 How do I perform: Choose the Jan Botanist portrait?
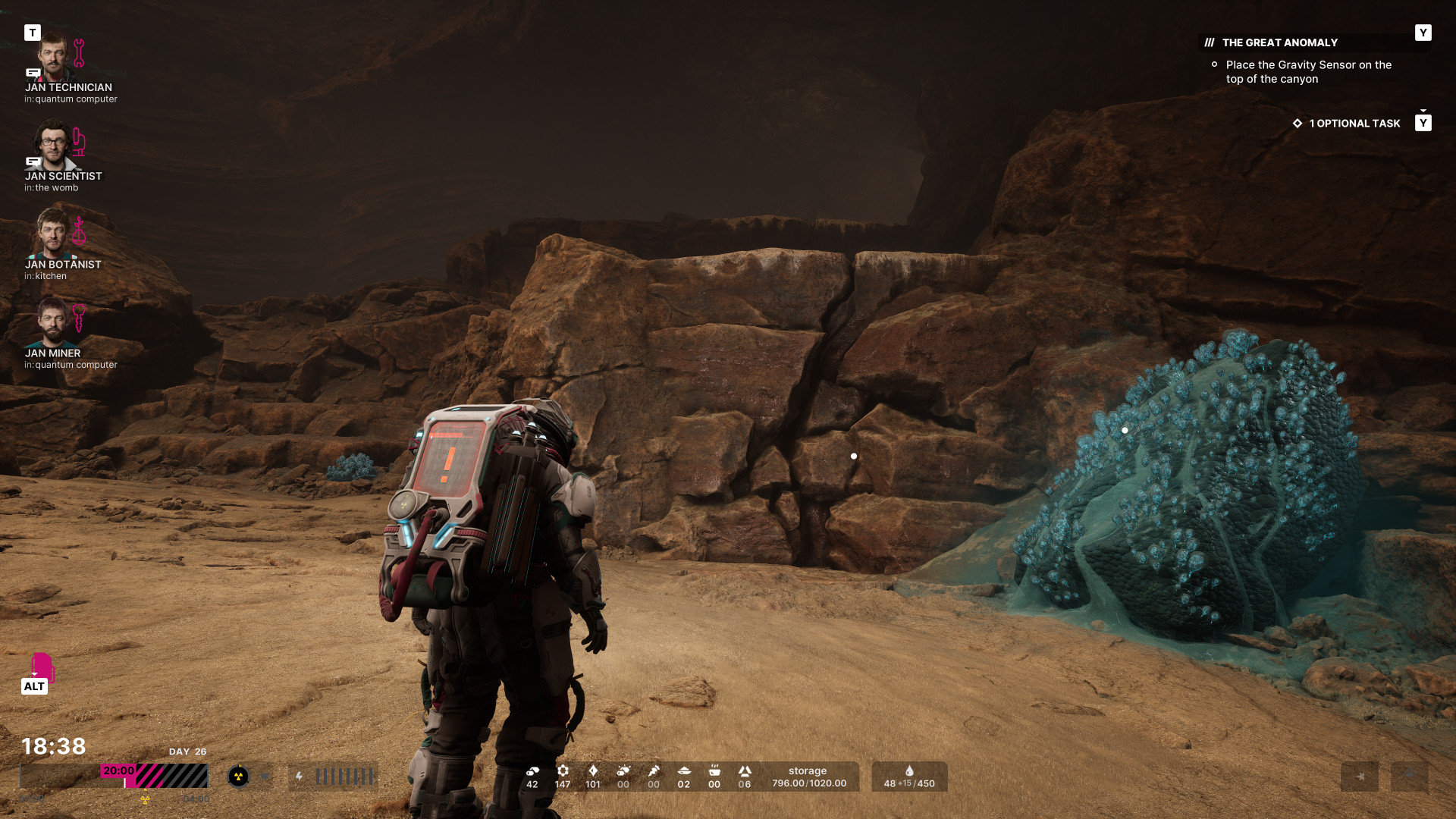53,234
